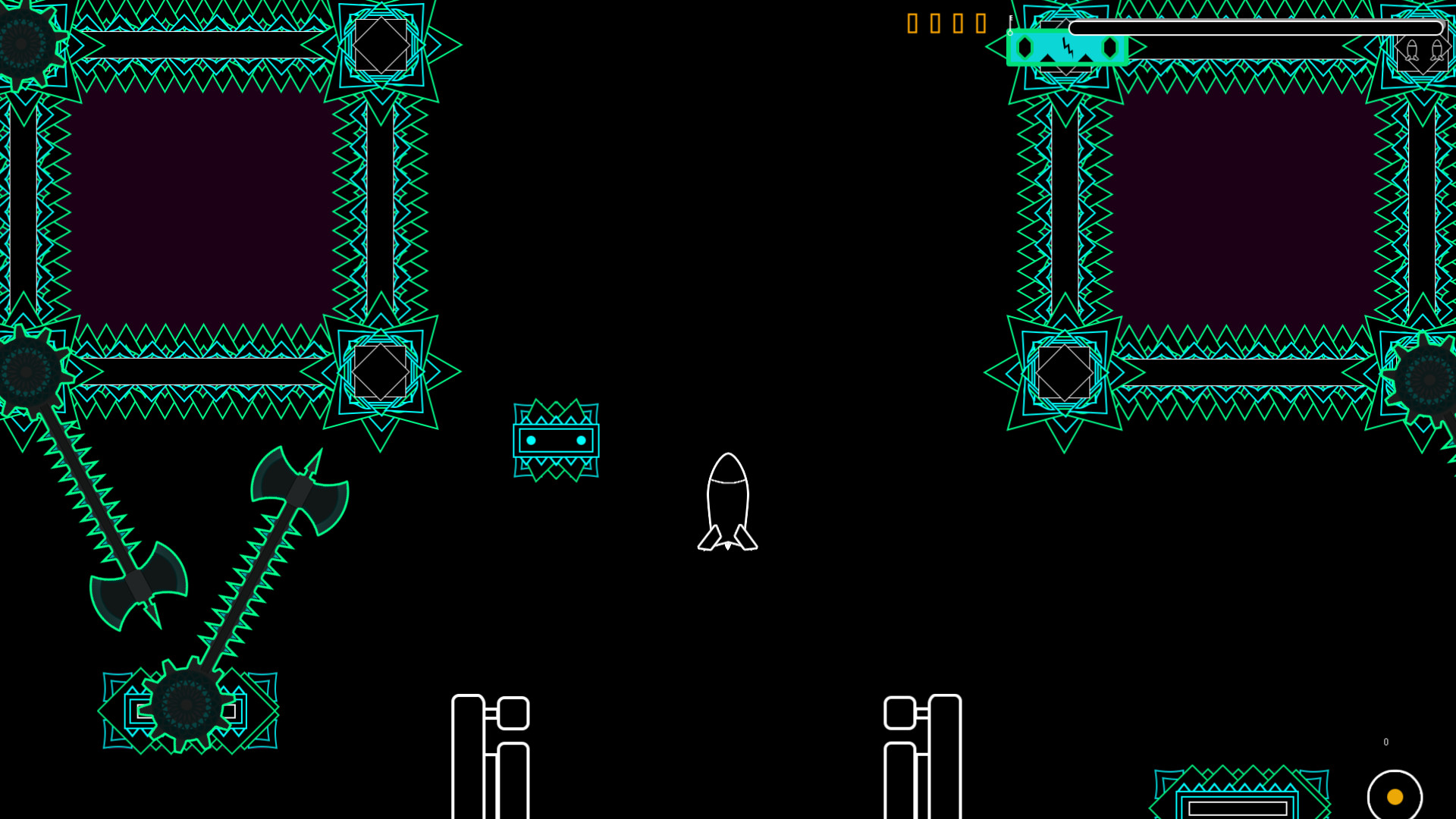
Task: Click the score counter reading 0
Action: (1385, 742)
